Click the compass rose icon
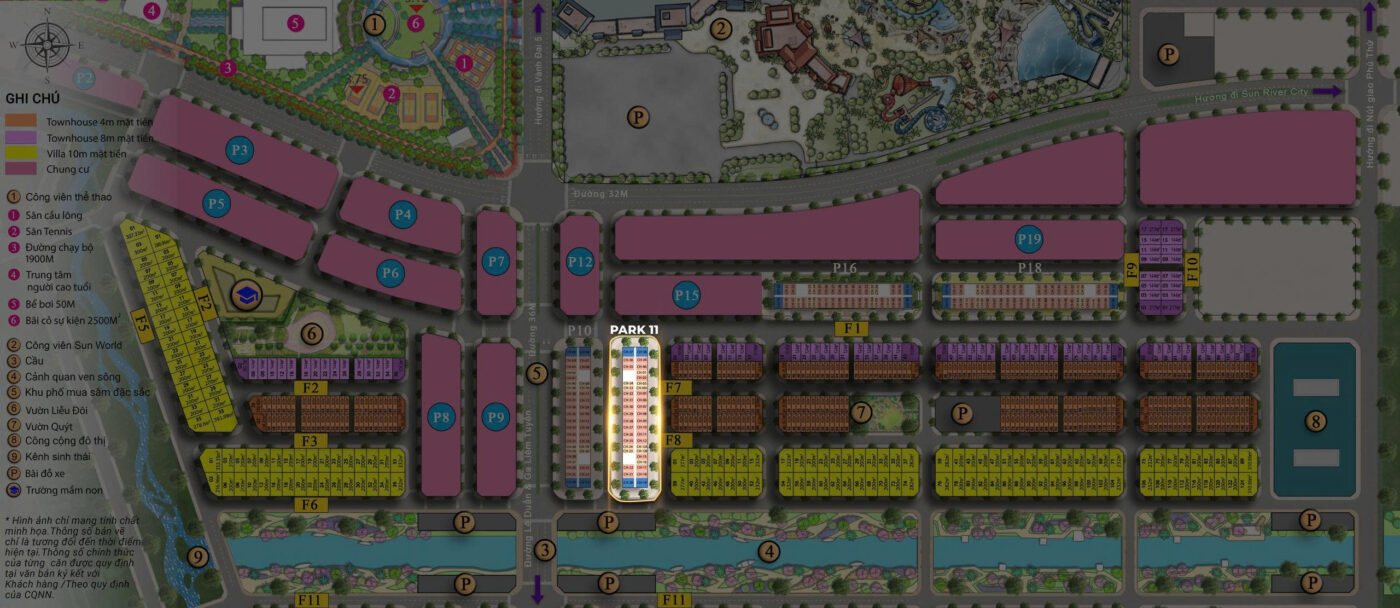 [46, 46]
